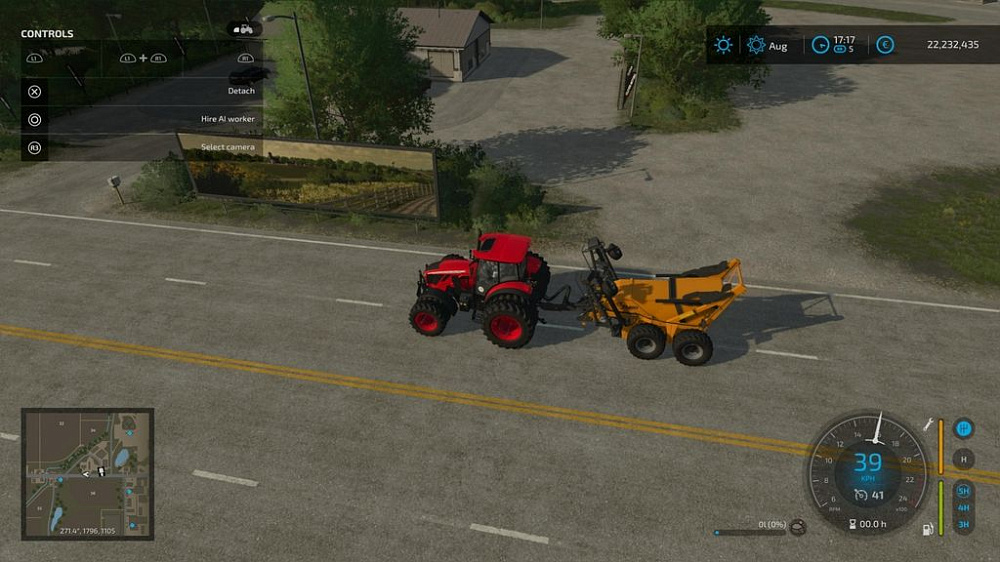Select the 5H gear

(x=964, y=491)
